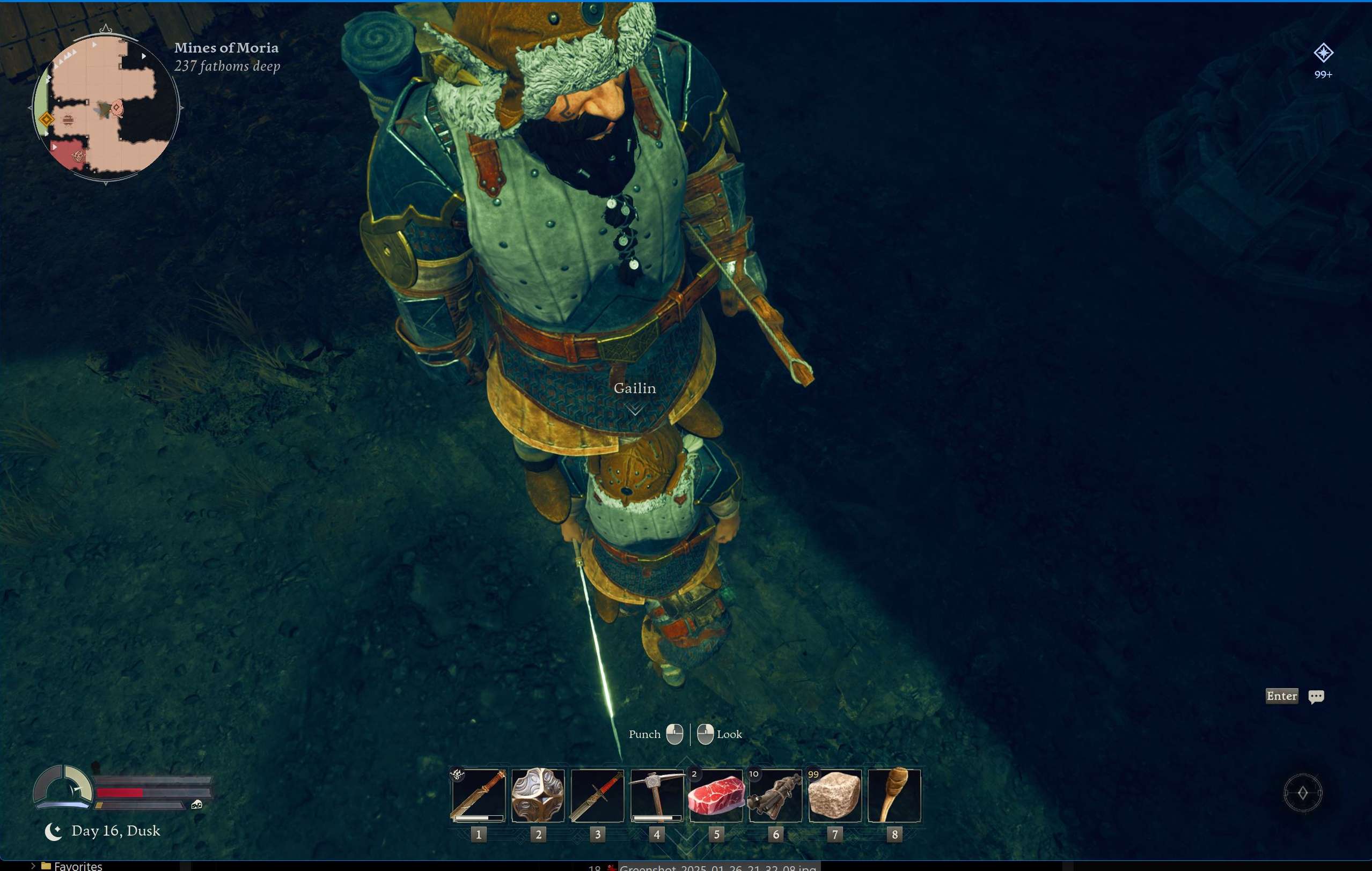Select the pickaxe hotbar slot
Viewport: 1372px width, 871px height.
click(x=656, y=795)
